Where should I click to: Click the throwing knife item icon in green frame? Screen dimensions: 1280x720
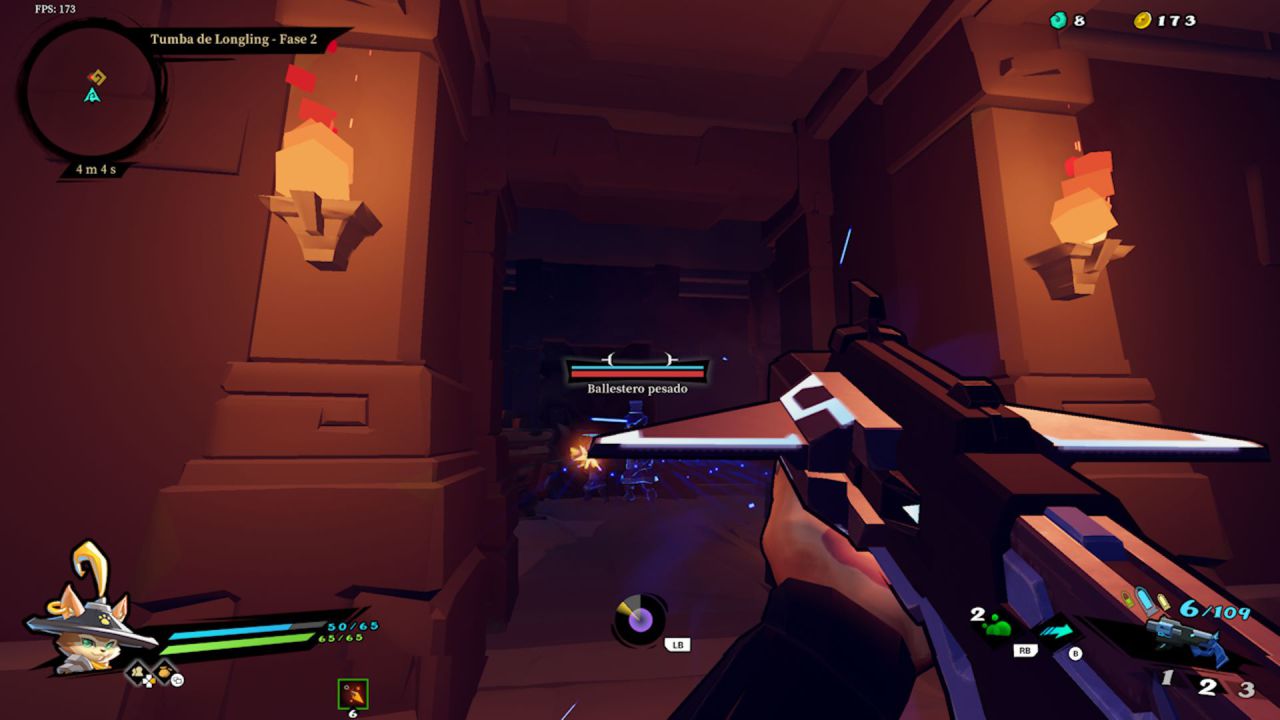click(x=351, y=692)
